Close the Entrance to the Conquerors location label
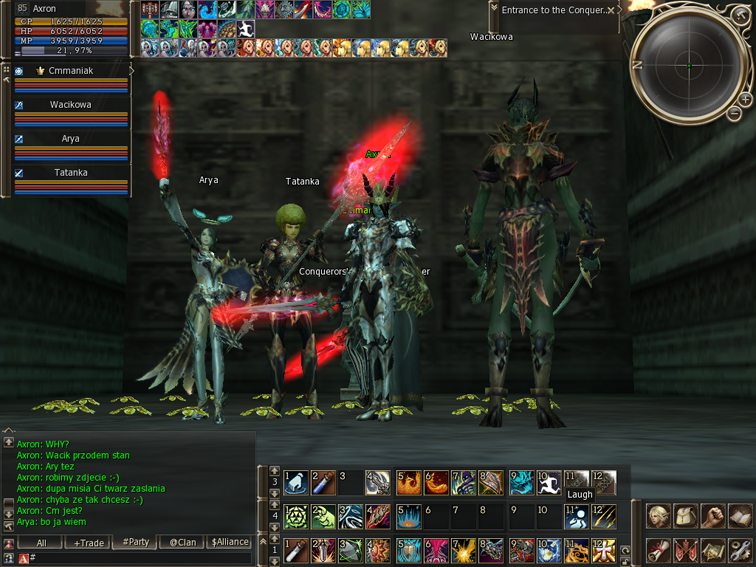 611,11
